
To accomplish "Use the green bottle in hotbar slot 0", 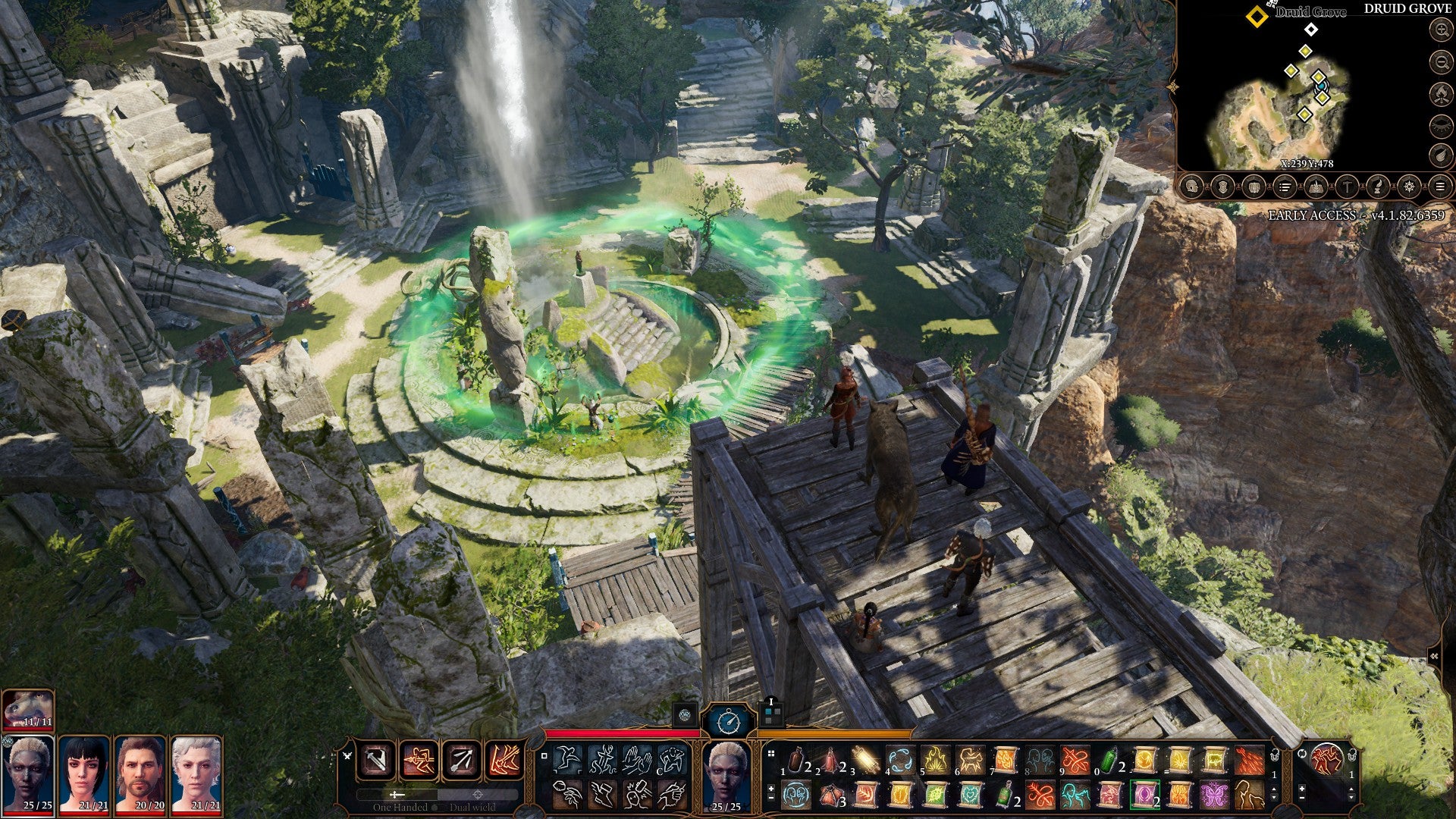I will point(1109,760).
